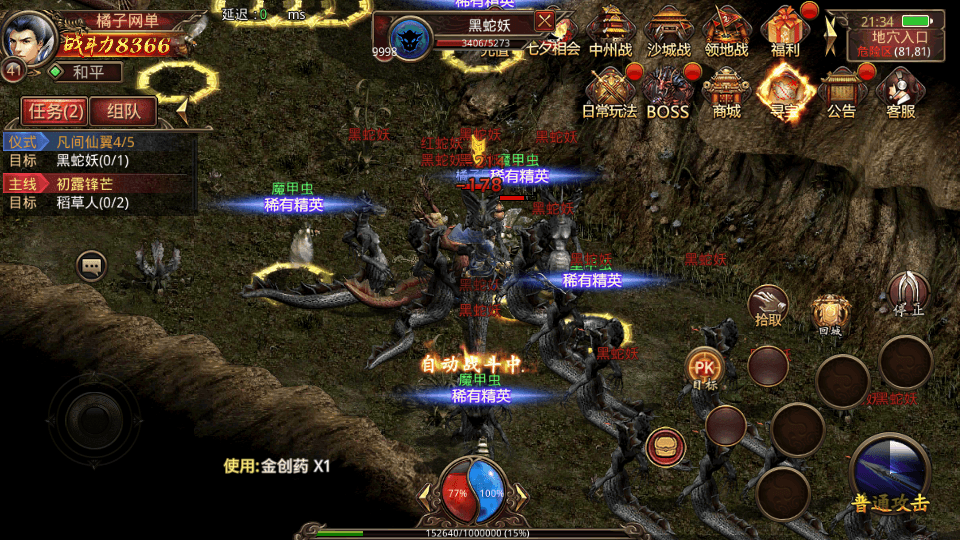Open 客服 customer service
Image resolution: width=960 pixels, height=540 pixels.
tap(900, 91)
